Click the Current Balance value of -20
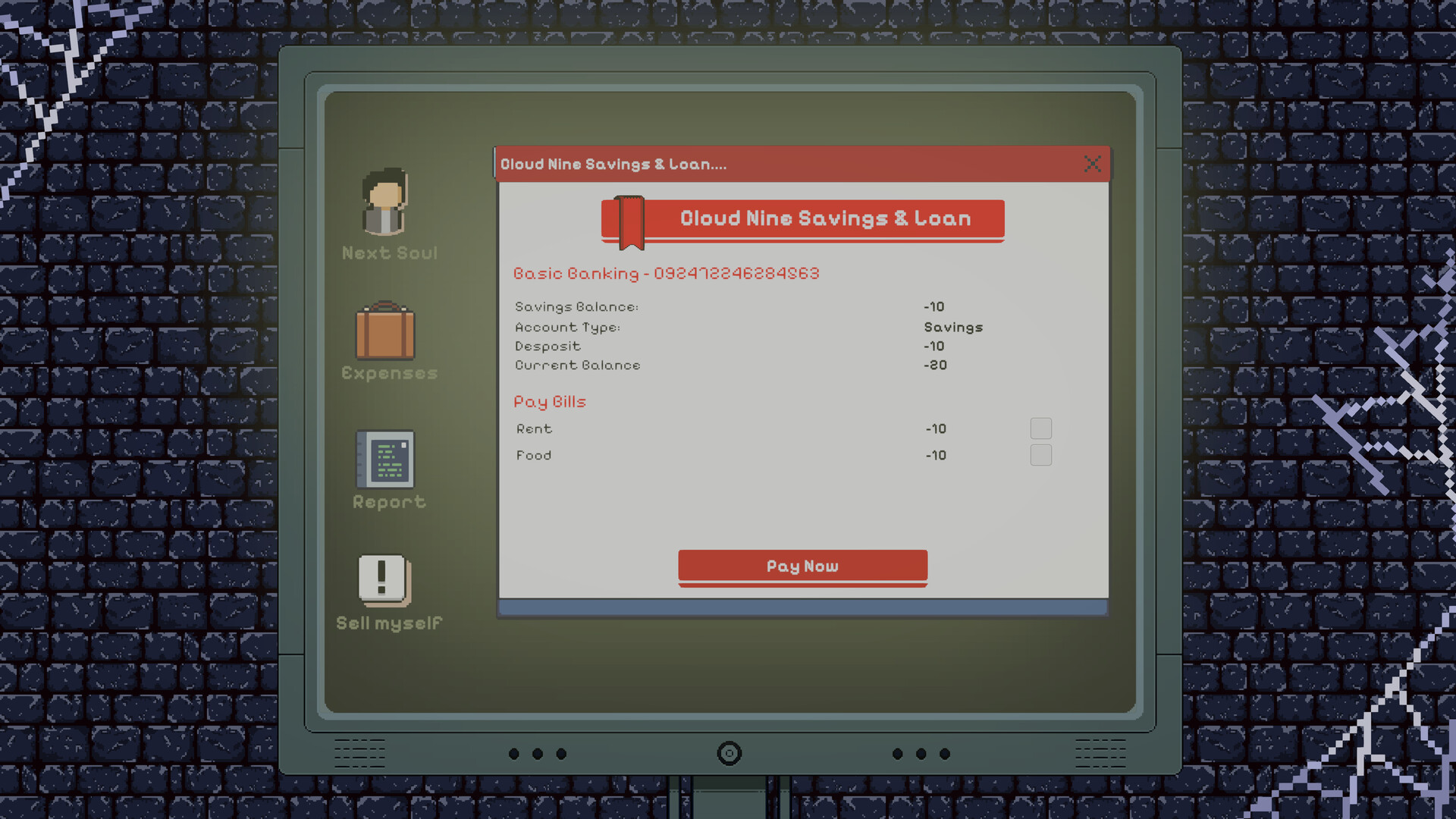 (935, 365)
